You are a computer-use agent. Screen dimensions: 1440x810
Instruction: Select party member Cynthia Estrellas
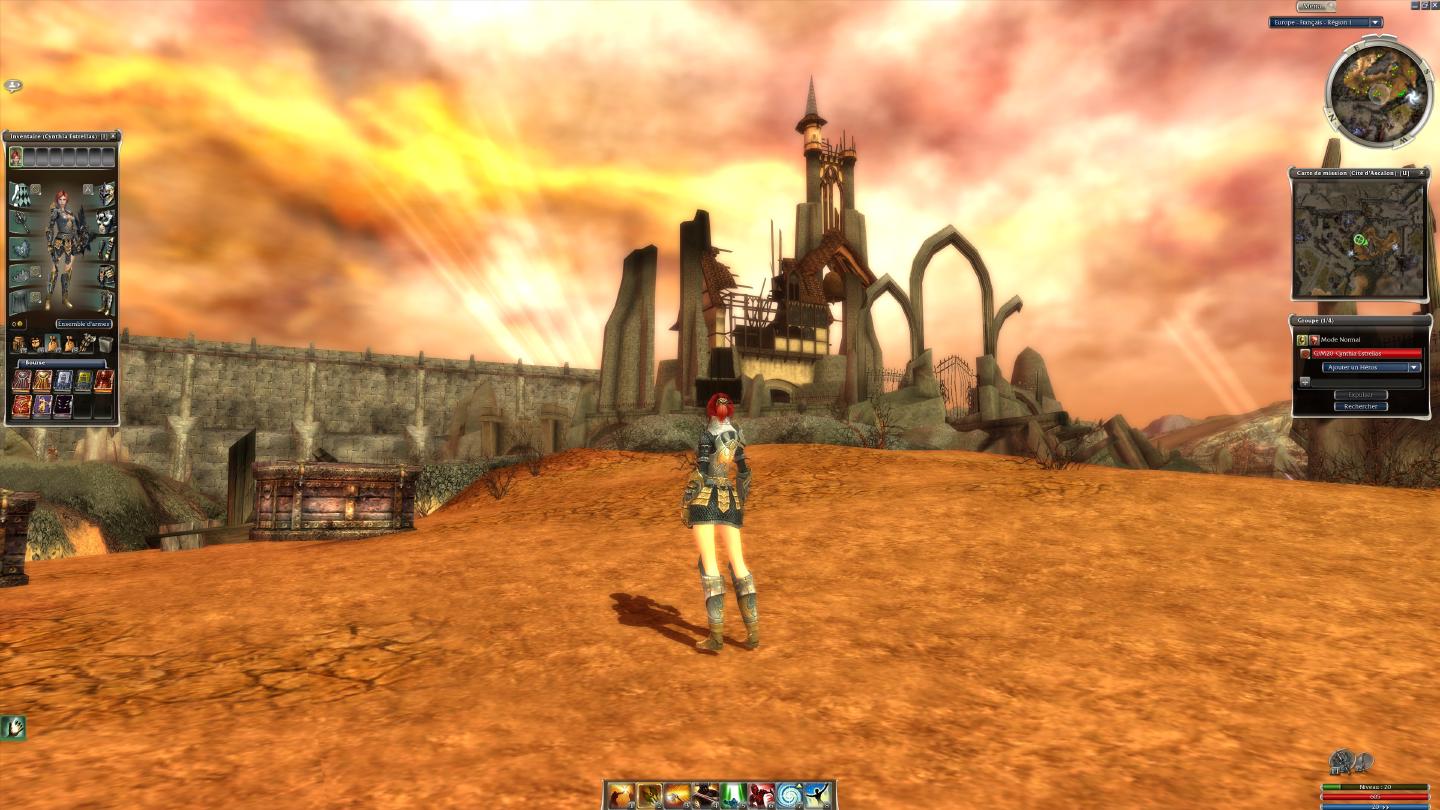pos(1366,353)
